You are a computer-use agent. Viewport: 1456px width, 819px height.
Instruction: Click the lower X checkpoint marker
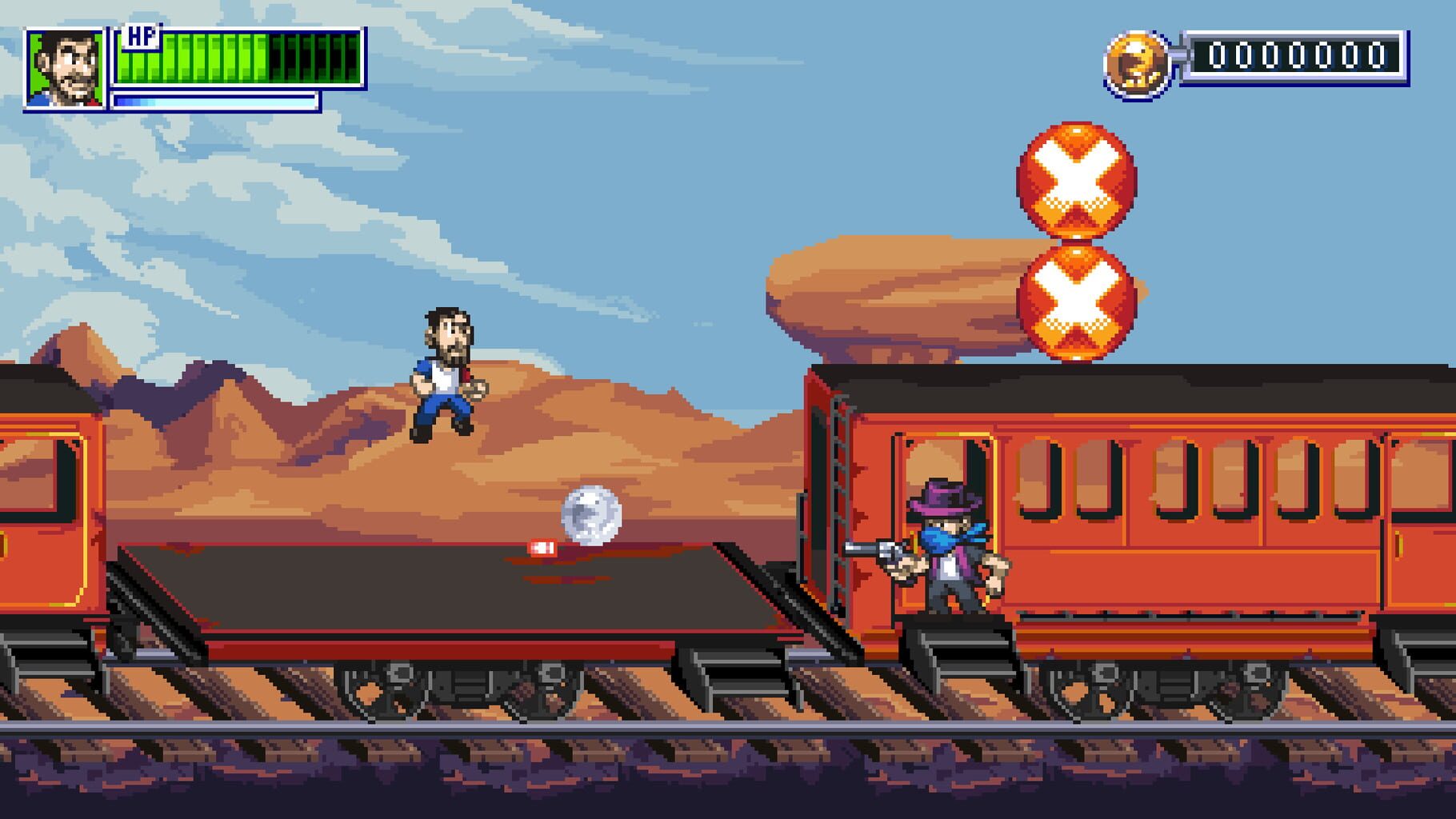click(x=1075, y=304)
